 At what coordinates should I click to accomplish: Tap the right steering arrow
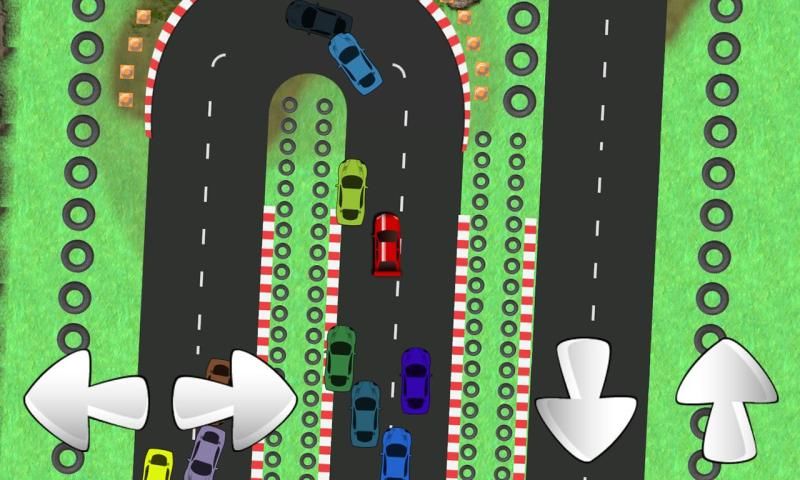point(236,399)
